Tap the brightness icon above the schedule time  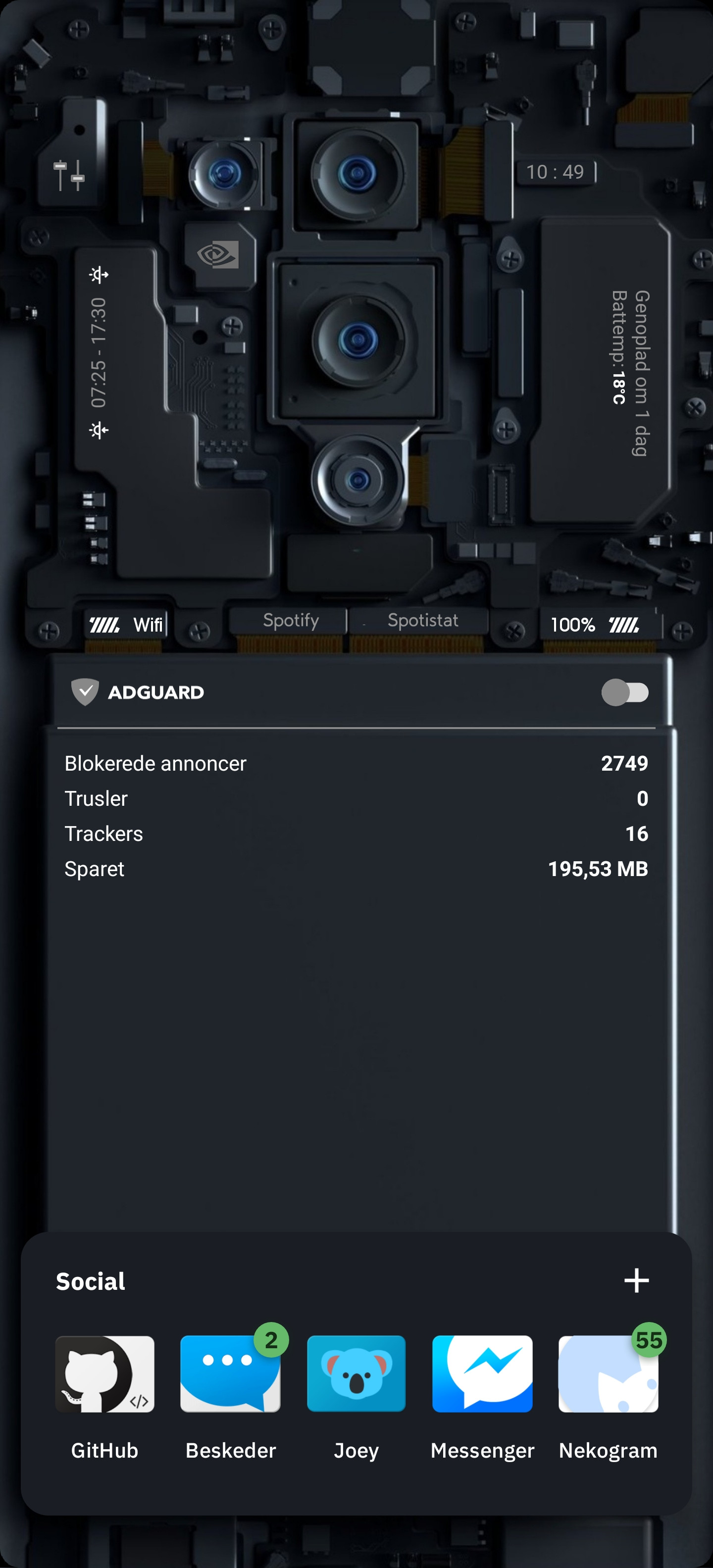click(99, 275)
